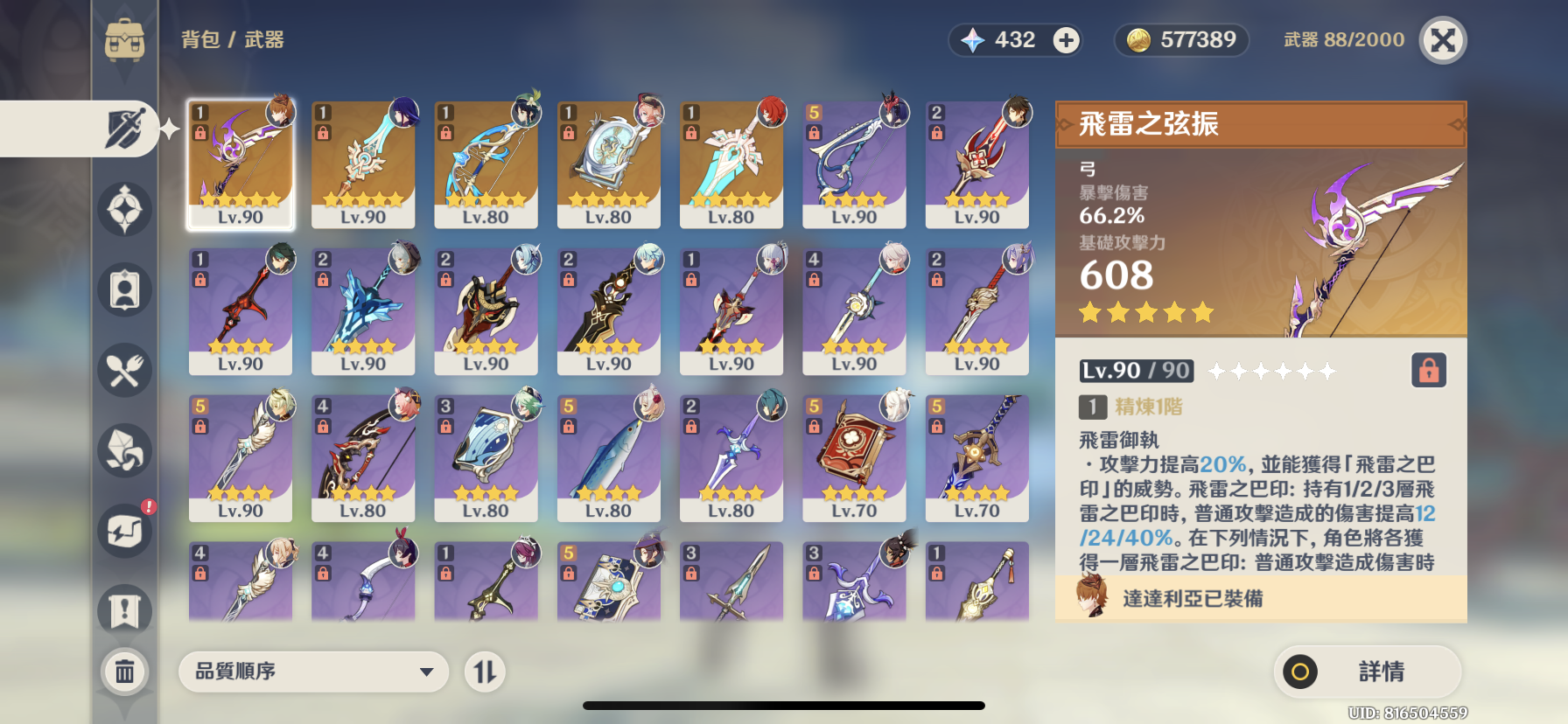This screenshot has width=1568, height=724.
Task: Switch to the character gadgets category icon
Action: (125, 289)
